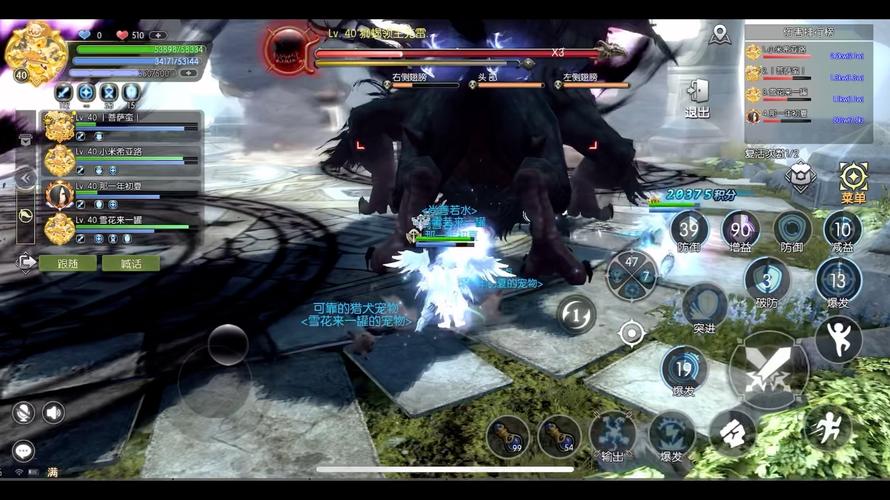890x500 pixels.
Task: Toggle the speaker sound icon
Action: click(53, 412)
